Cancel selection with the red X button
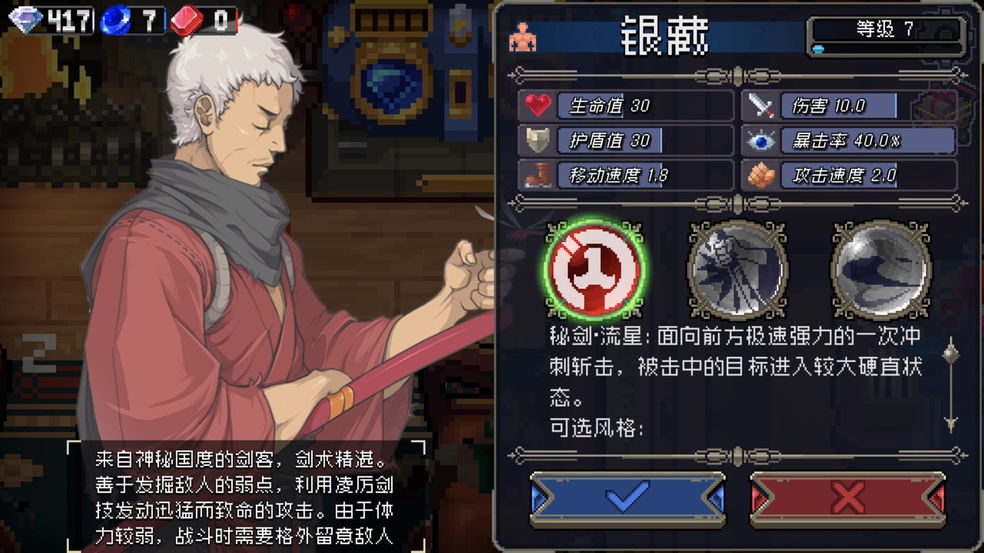Screen dimensions: 984x553 click(x=847, y=497)
